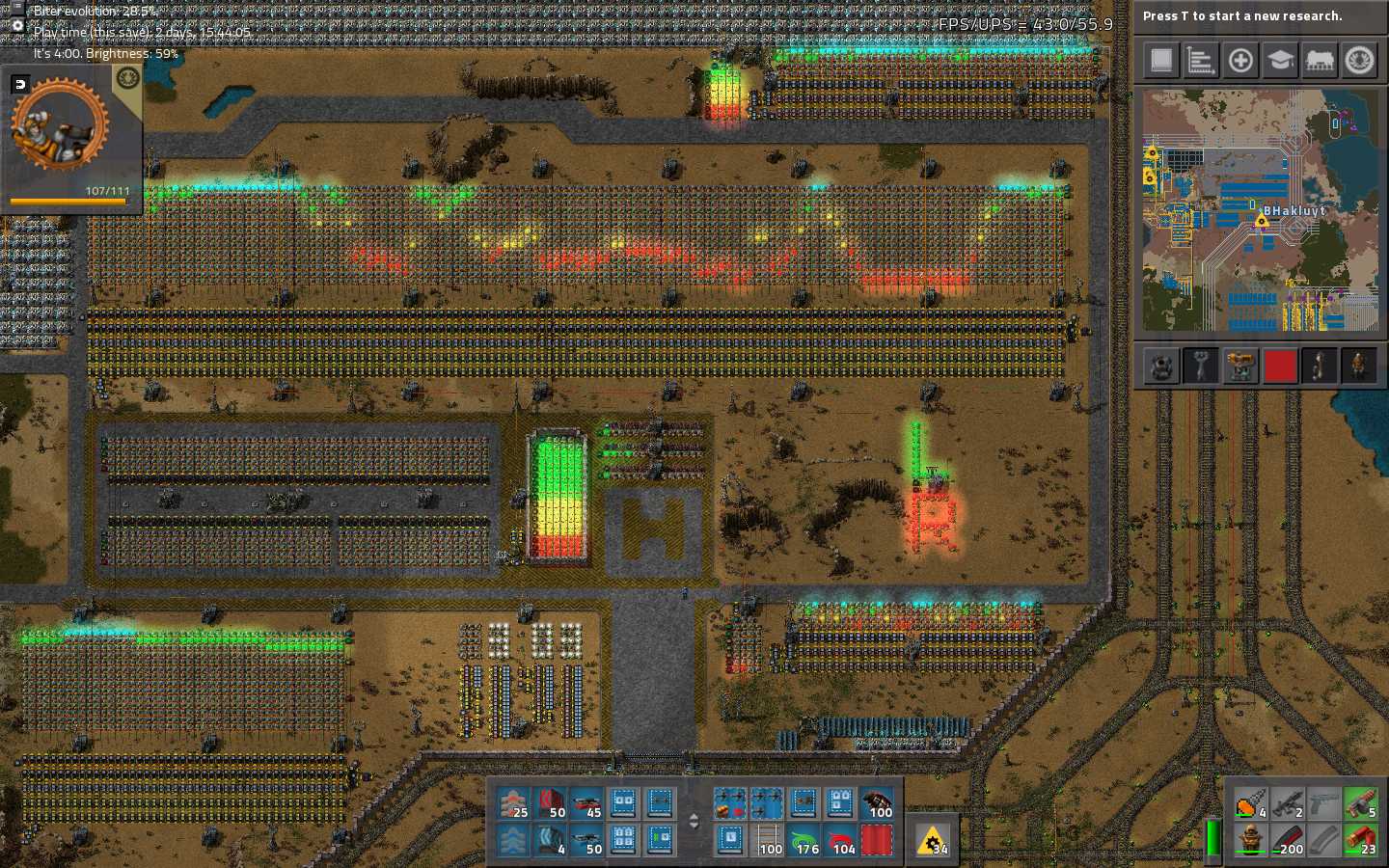Select the shotgun shells ammo slot
The width and height of the screenshot is (1389, 868).
[1361, 840]
